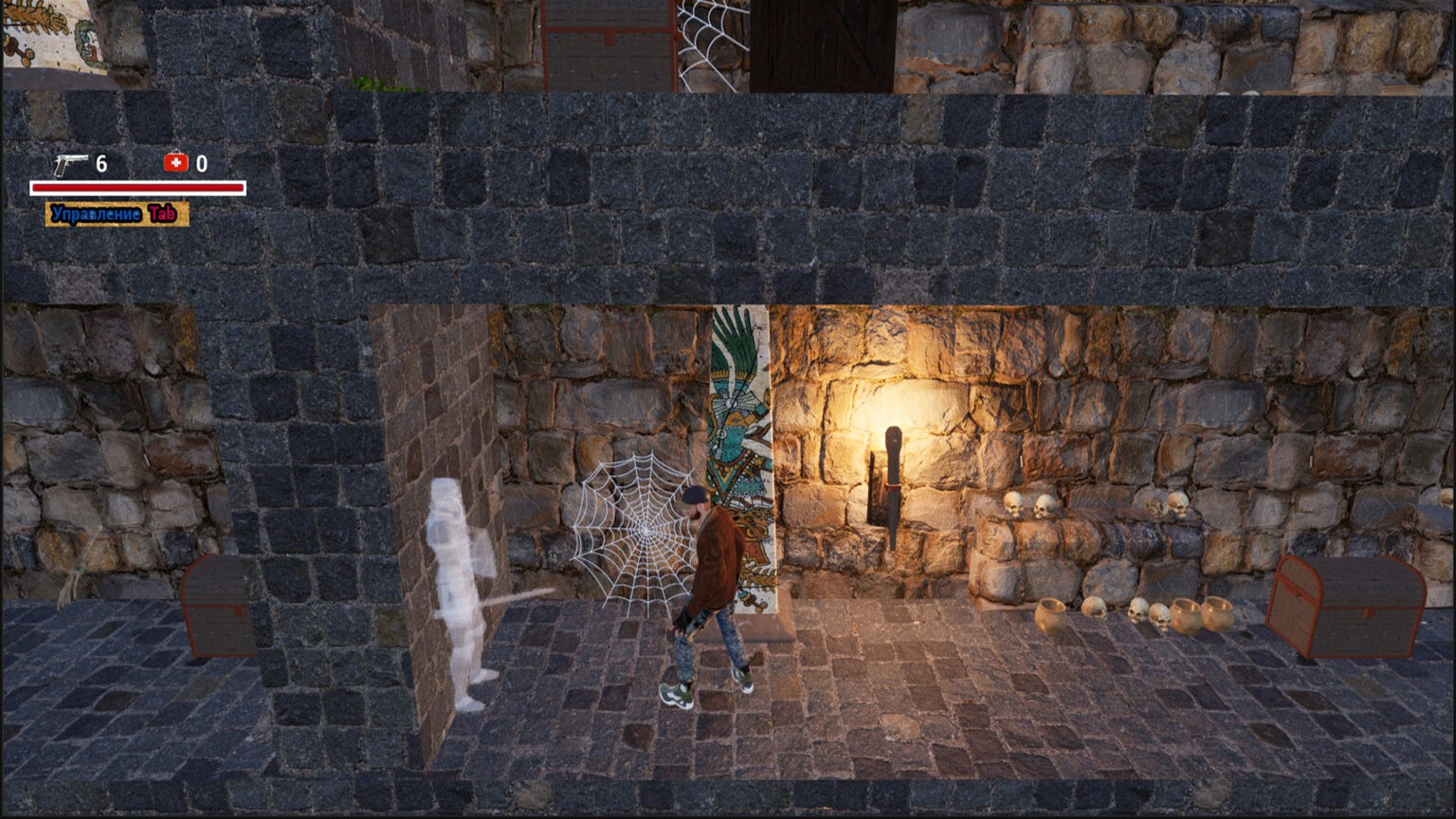This screenshot has width=1456, height=819.
Task: Select the pistol weapon icon
Action: (69, 164)
